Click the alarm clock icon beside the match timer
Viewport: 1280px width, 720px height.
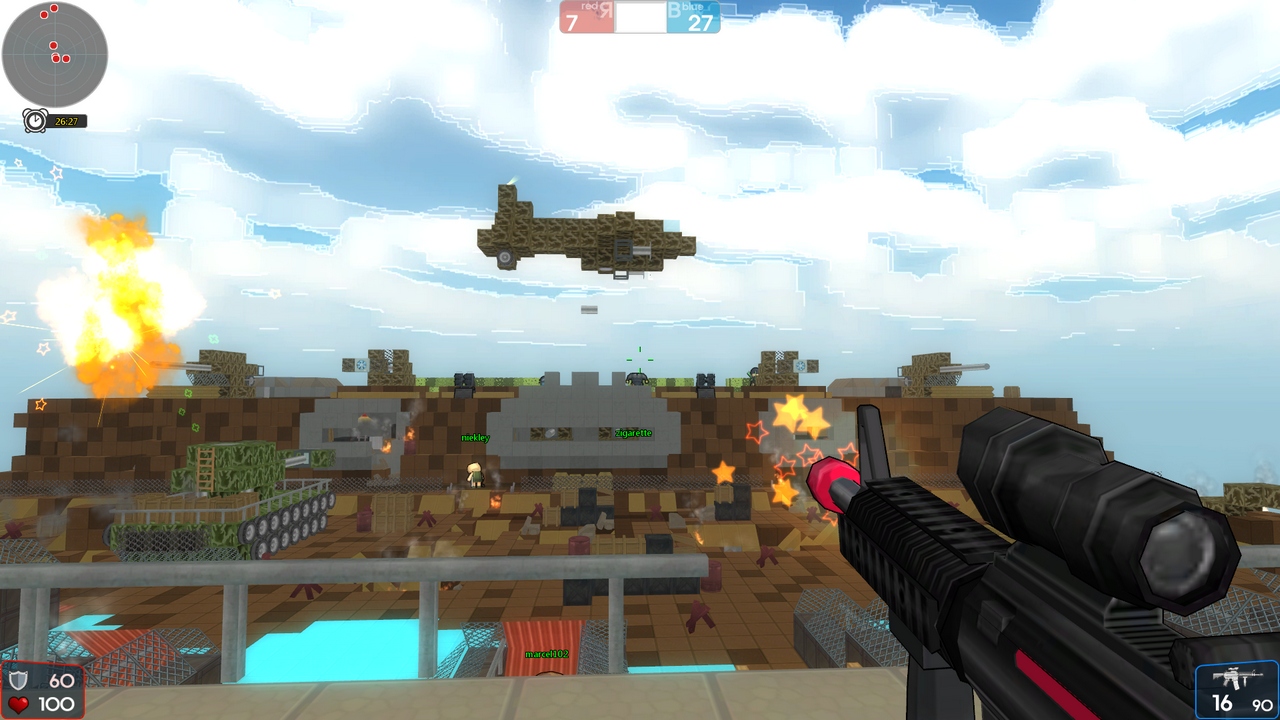[x=33, y=121]
